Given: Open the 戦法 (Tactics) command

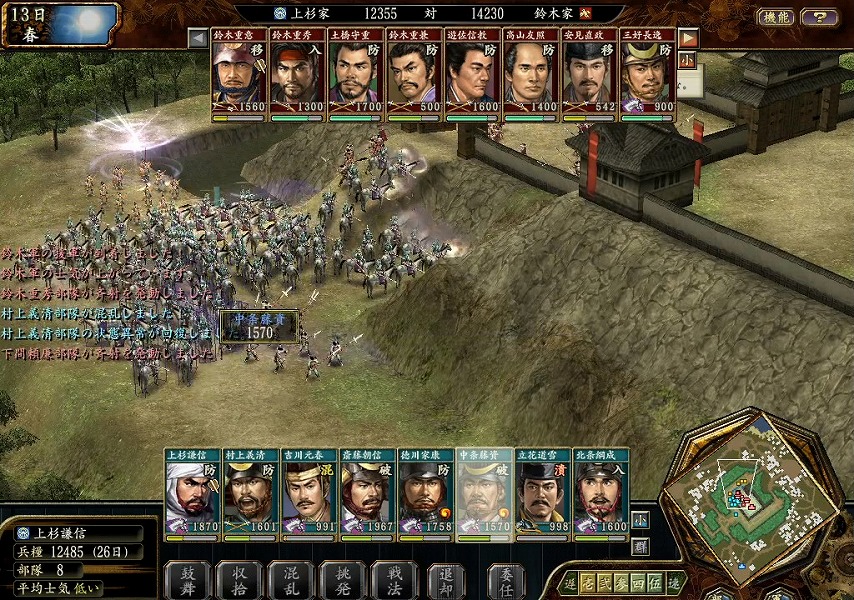Looking at the screenshot, I should pos(395,580).
